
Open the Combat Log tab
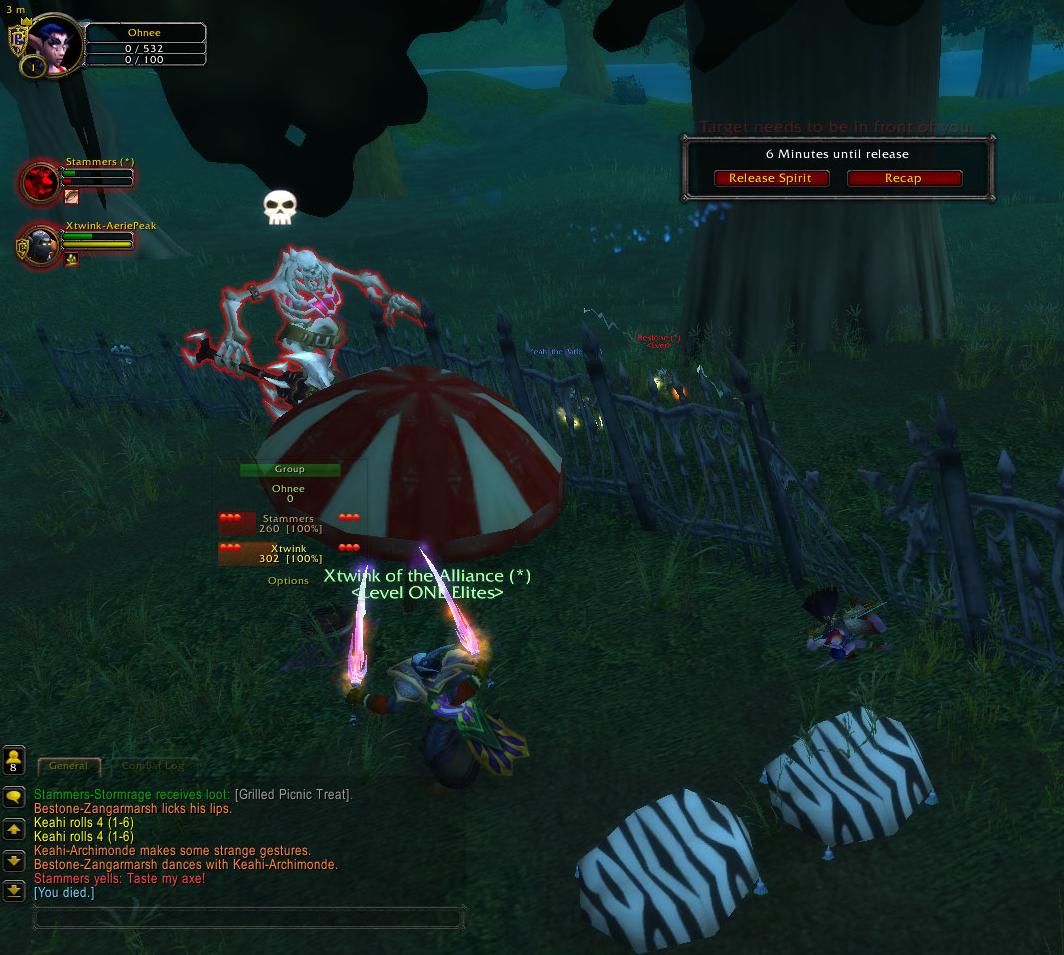coord(152,766)
